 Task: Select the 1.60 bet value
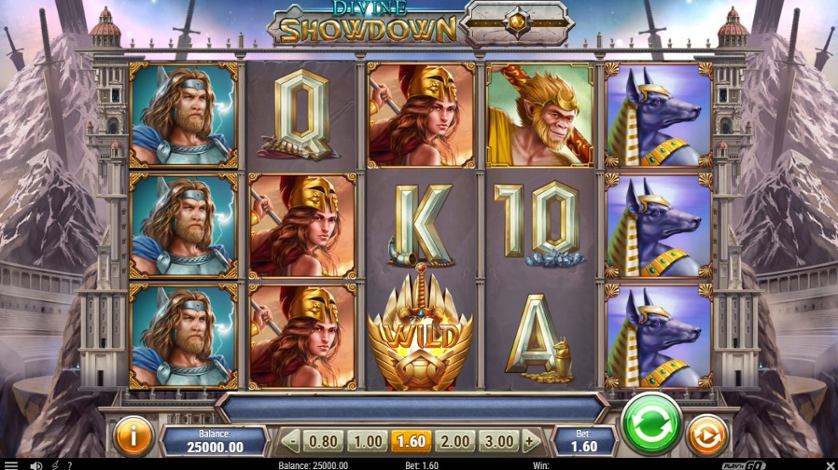[410, 441]
